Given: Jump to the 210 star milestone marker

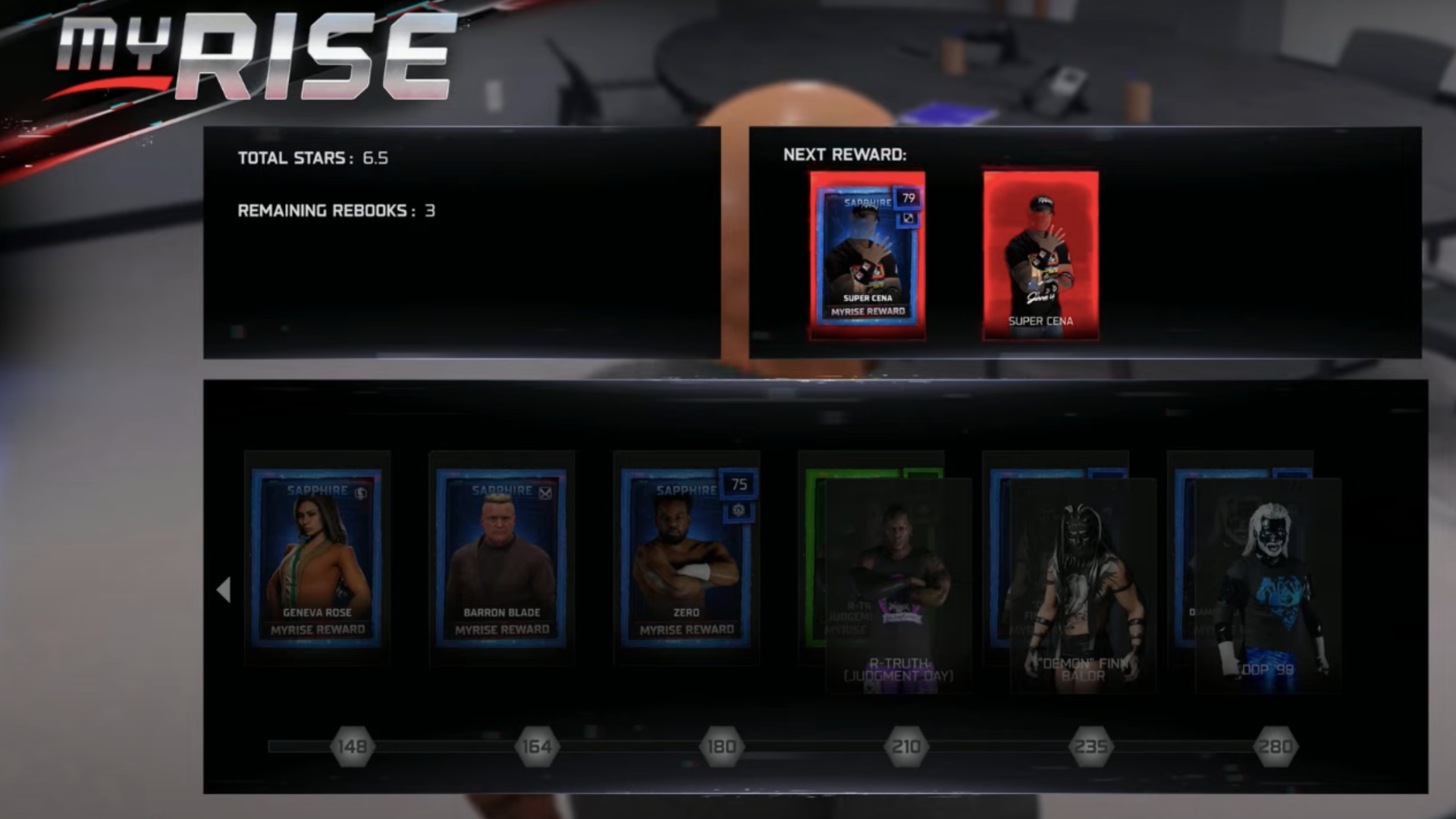Looking at the screenshot, I should pos(906,747).
